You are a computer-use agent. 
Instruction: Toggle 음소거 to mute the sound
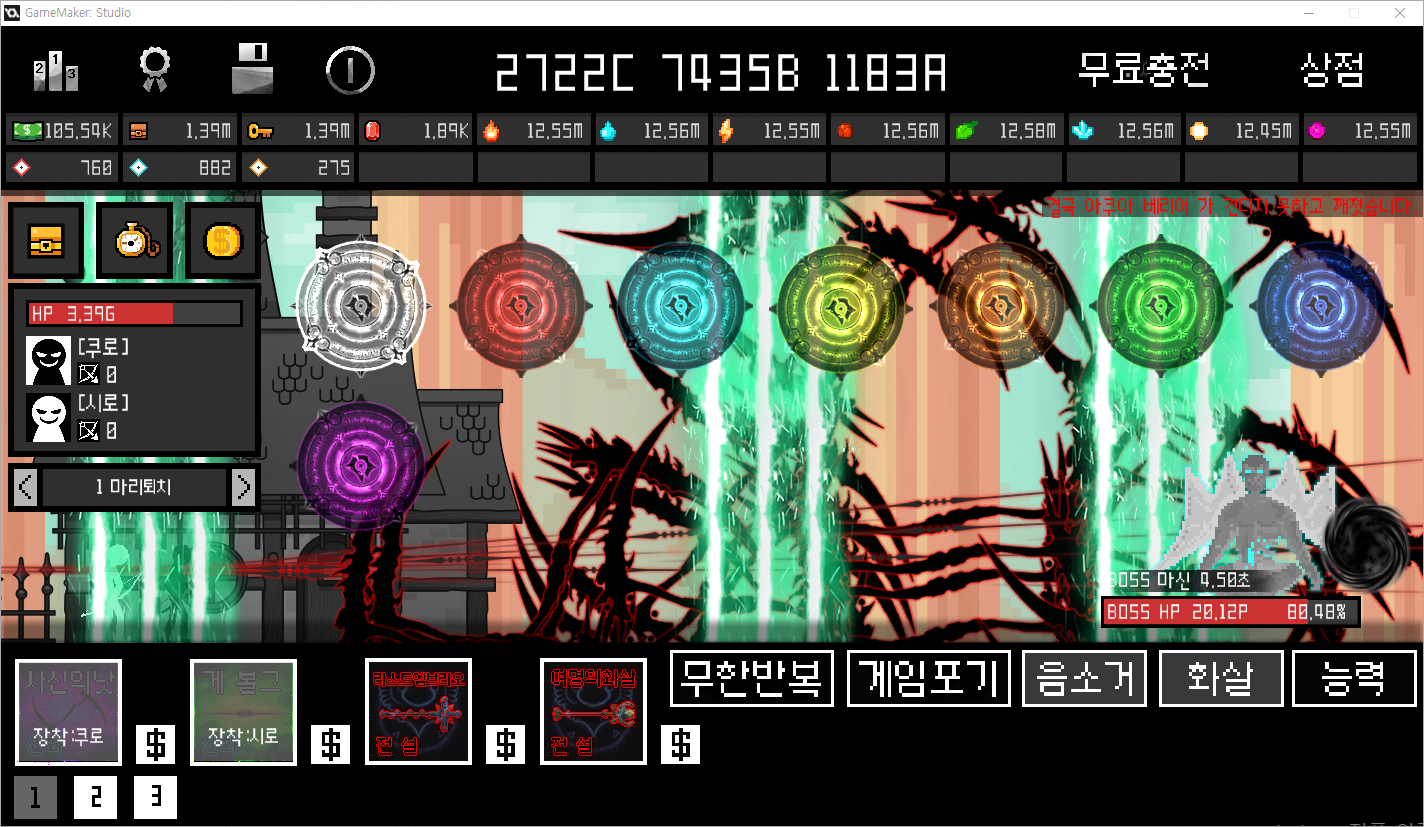tap(1084, 678)
